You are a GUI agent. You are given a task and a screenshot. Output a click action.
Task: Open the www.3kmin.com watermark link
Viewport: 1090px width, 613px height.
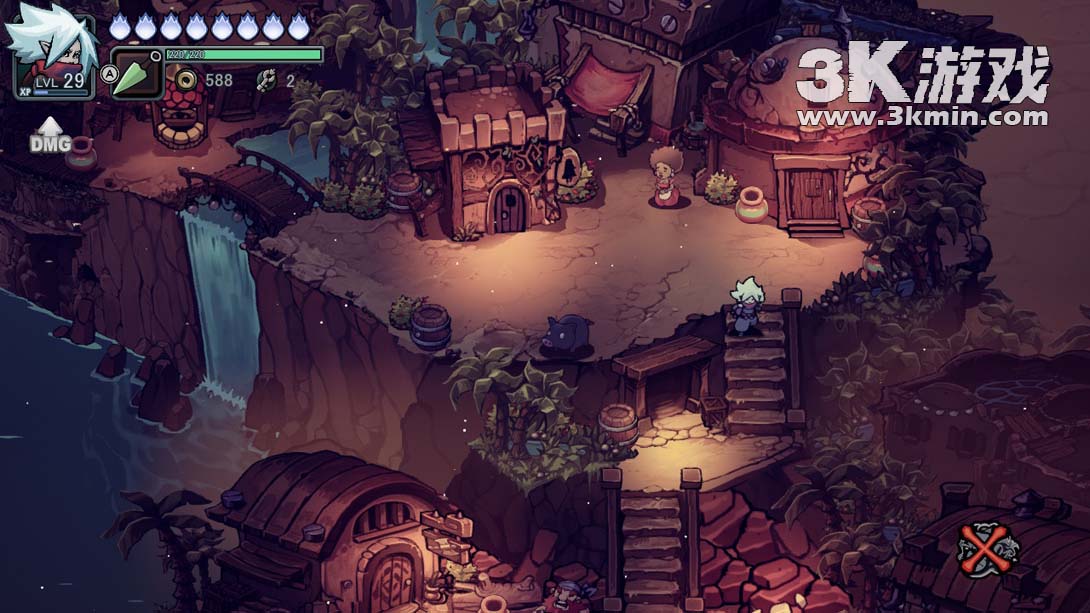(923, 117)
